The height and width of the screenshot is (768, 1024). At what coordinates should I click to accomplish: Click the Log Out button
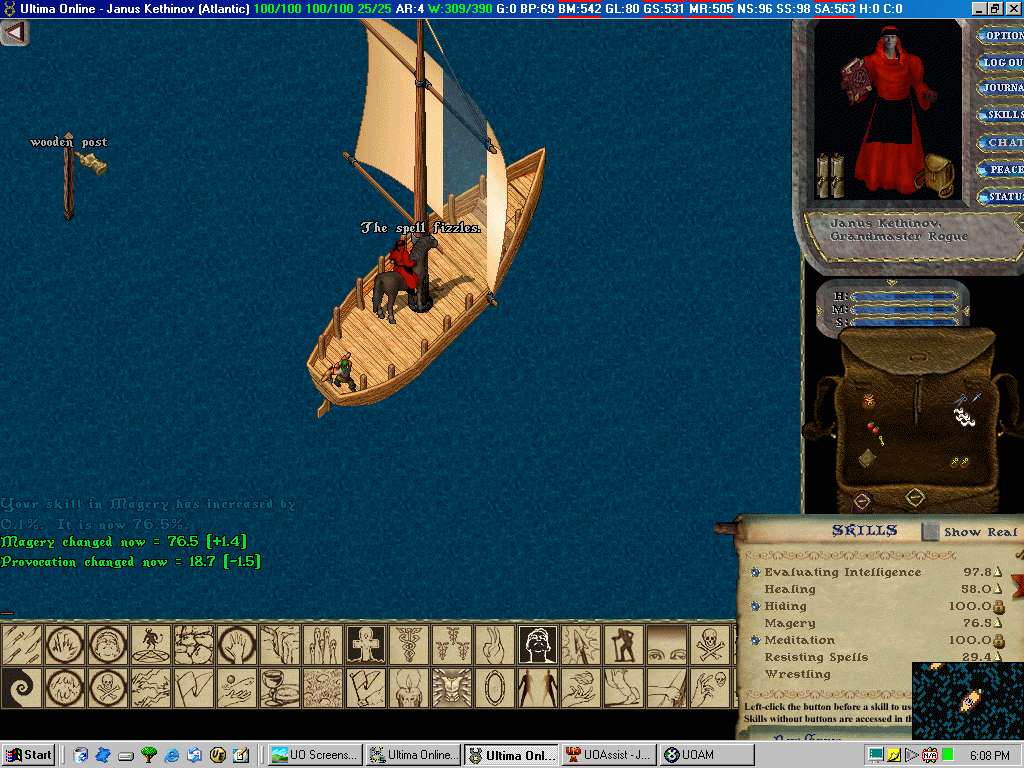point(1001,62)
